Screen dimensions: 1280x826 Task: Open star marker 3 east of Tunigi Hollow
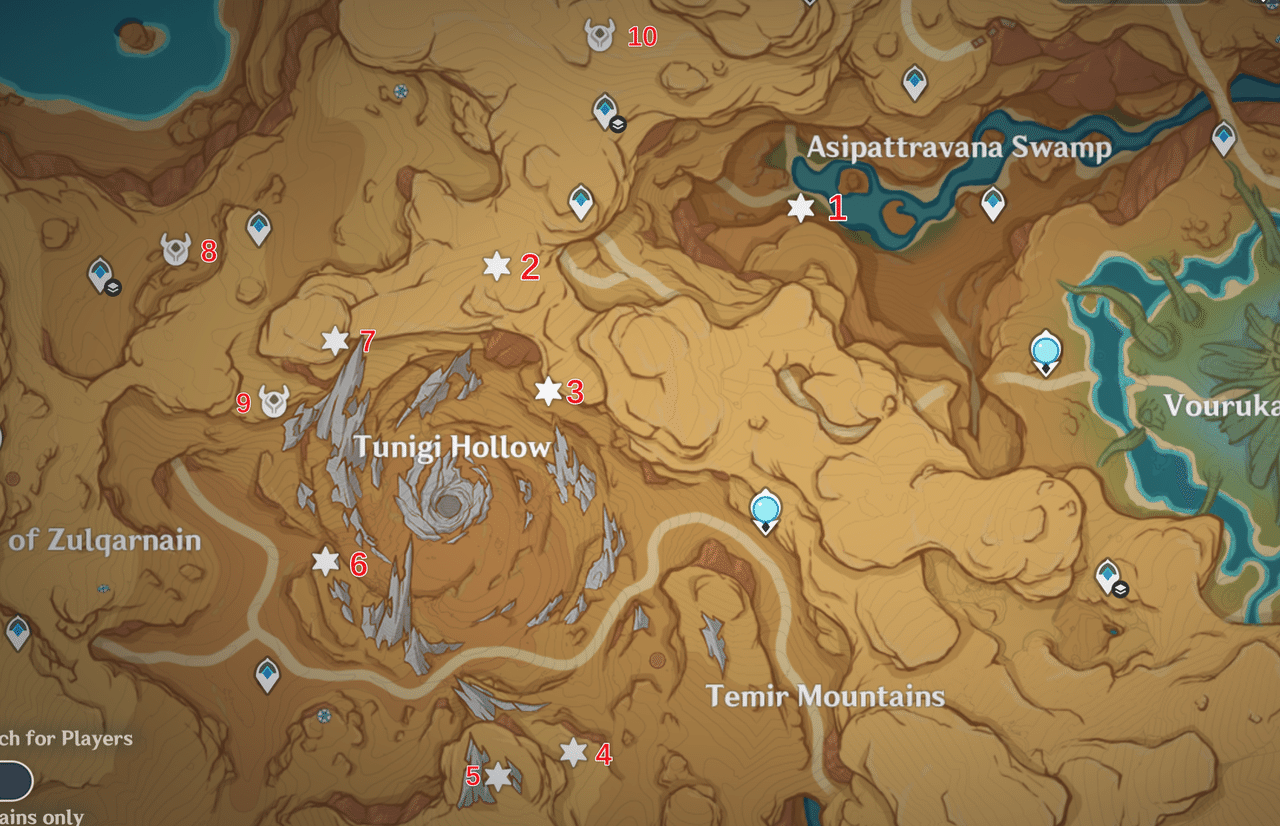coord(547,393)
